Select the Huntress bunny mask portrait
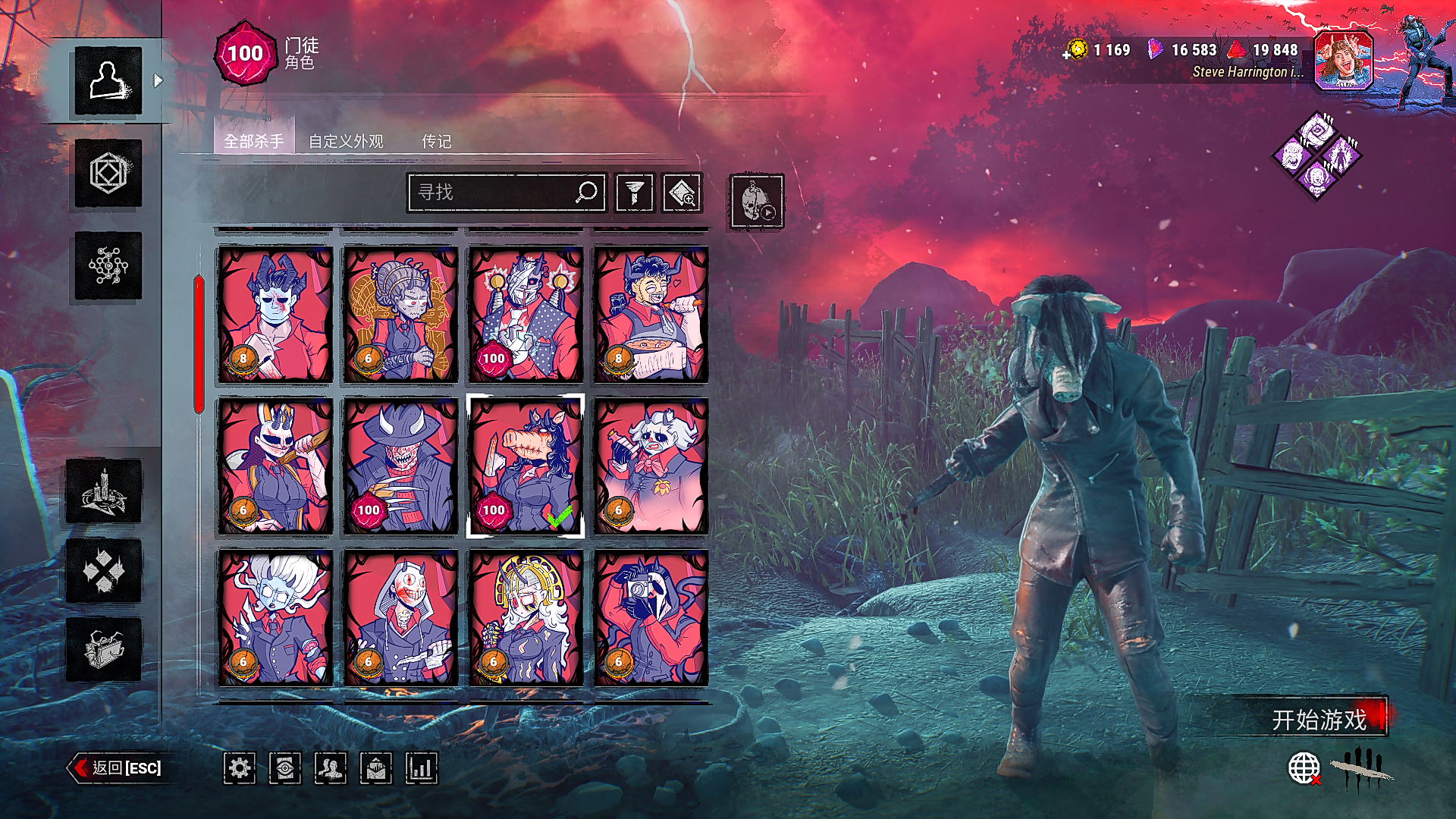The height and width of the screenshot is (819, 1456). (275, 466)
